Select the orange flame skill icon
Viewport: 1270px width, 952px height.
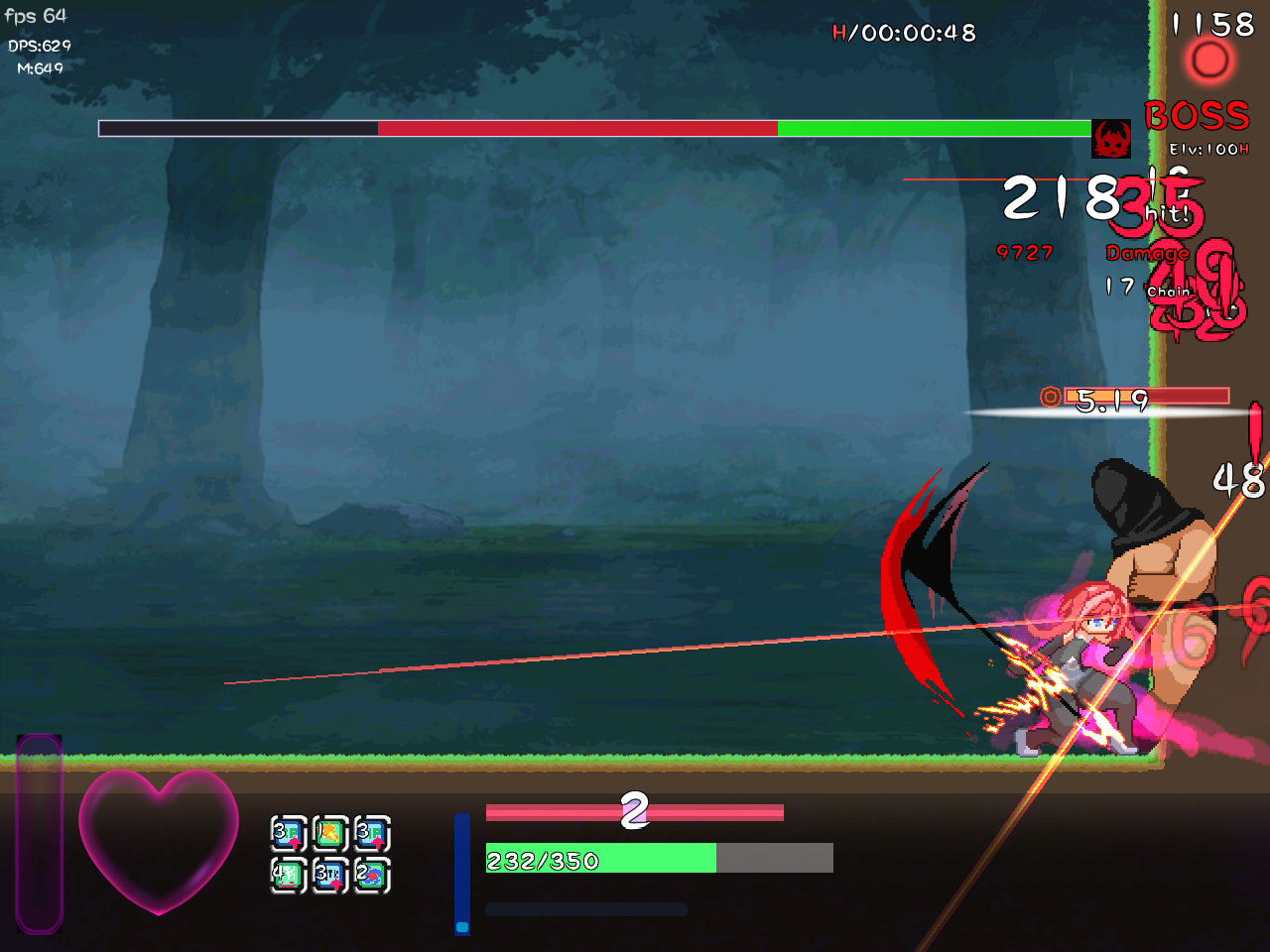[329, 834]
